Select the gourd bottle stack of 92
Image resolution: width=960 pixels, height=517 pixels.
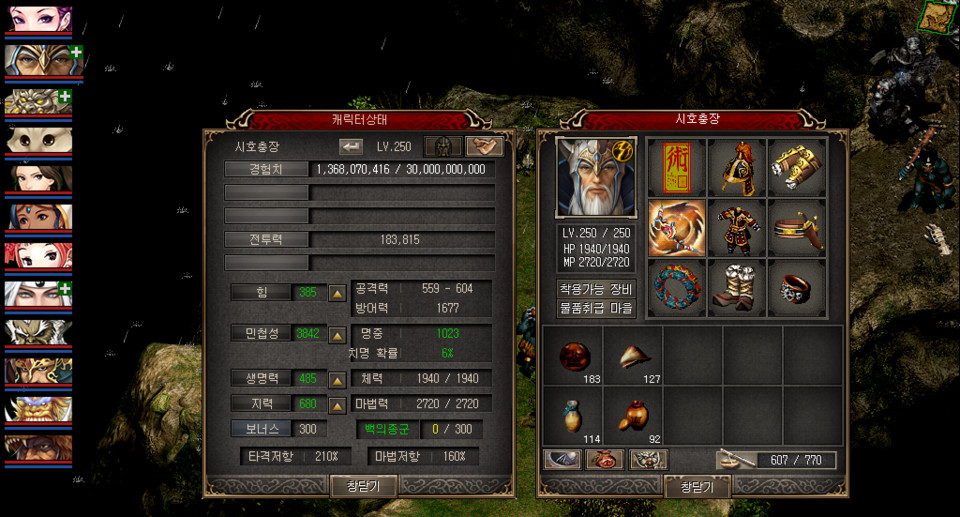[633, 415]
